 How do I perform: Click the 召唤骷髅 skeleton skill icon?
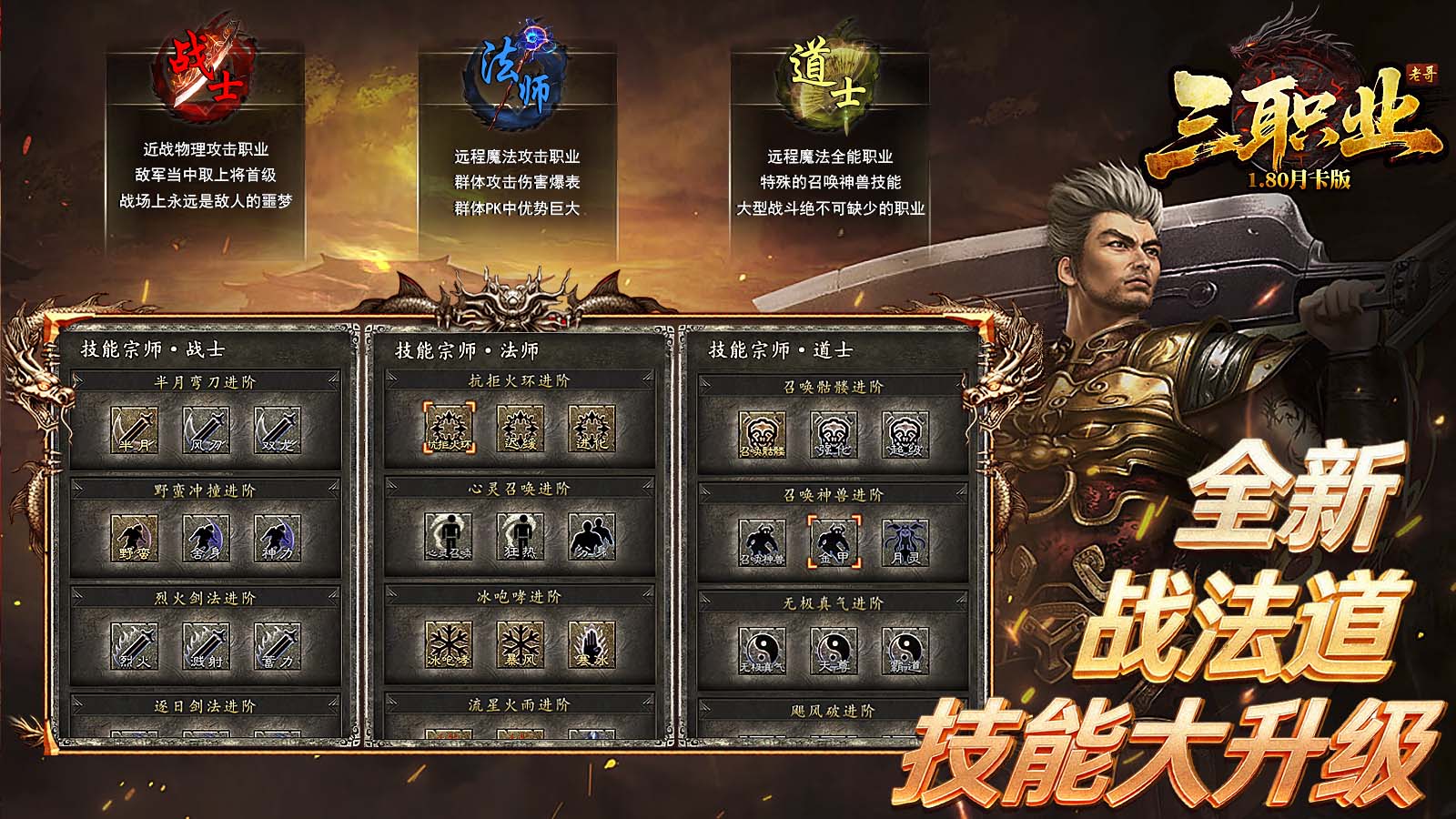tap(764, 435)
